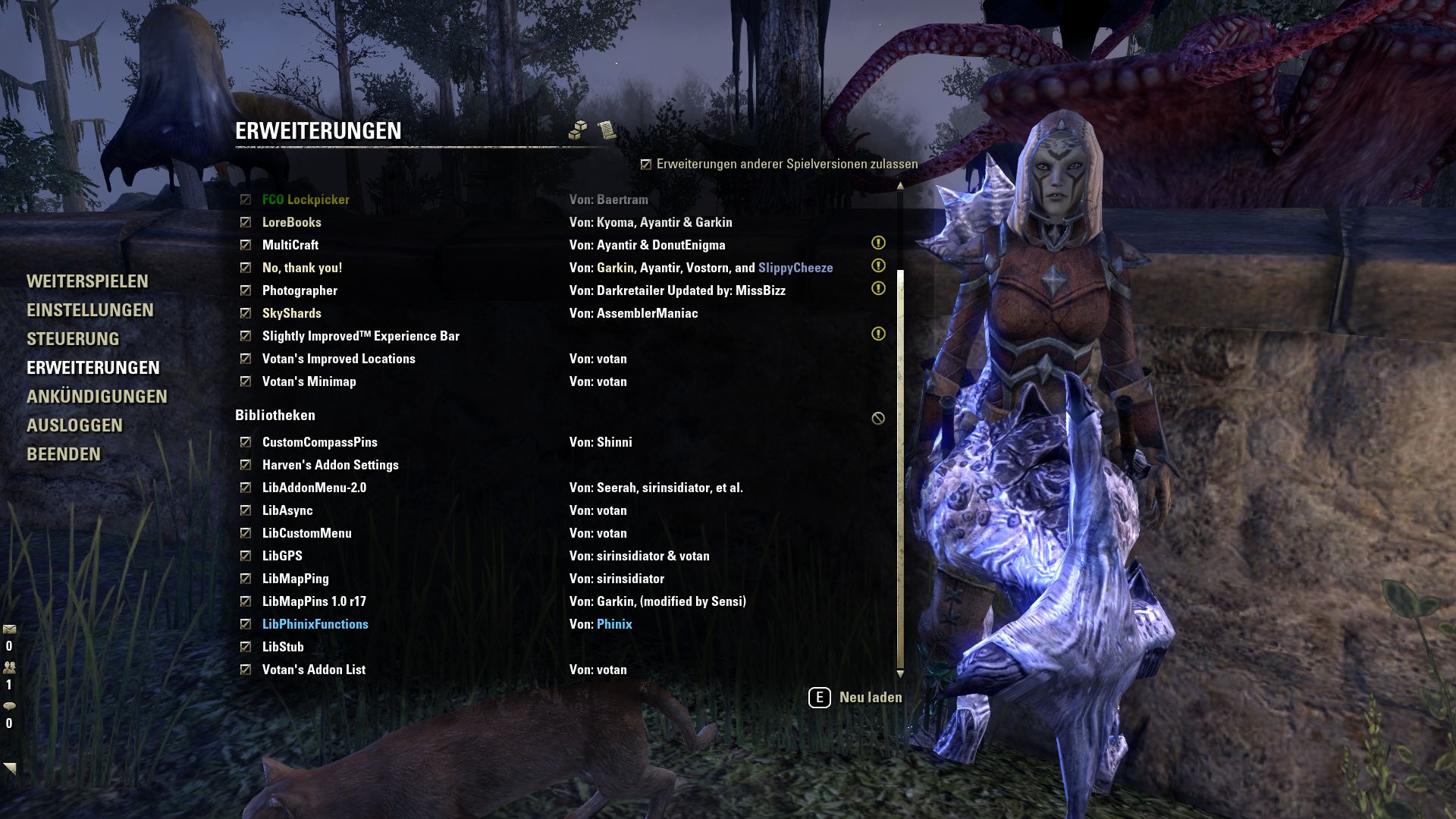Image resolution: width=1456 pixels, height=819 pixels.
Task: Disable the SkyShards addon checkbox
Action: tap(245, 313)
